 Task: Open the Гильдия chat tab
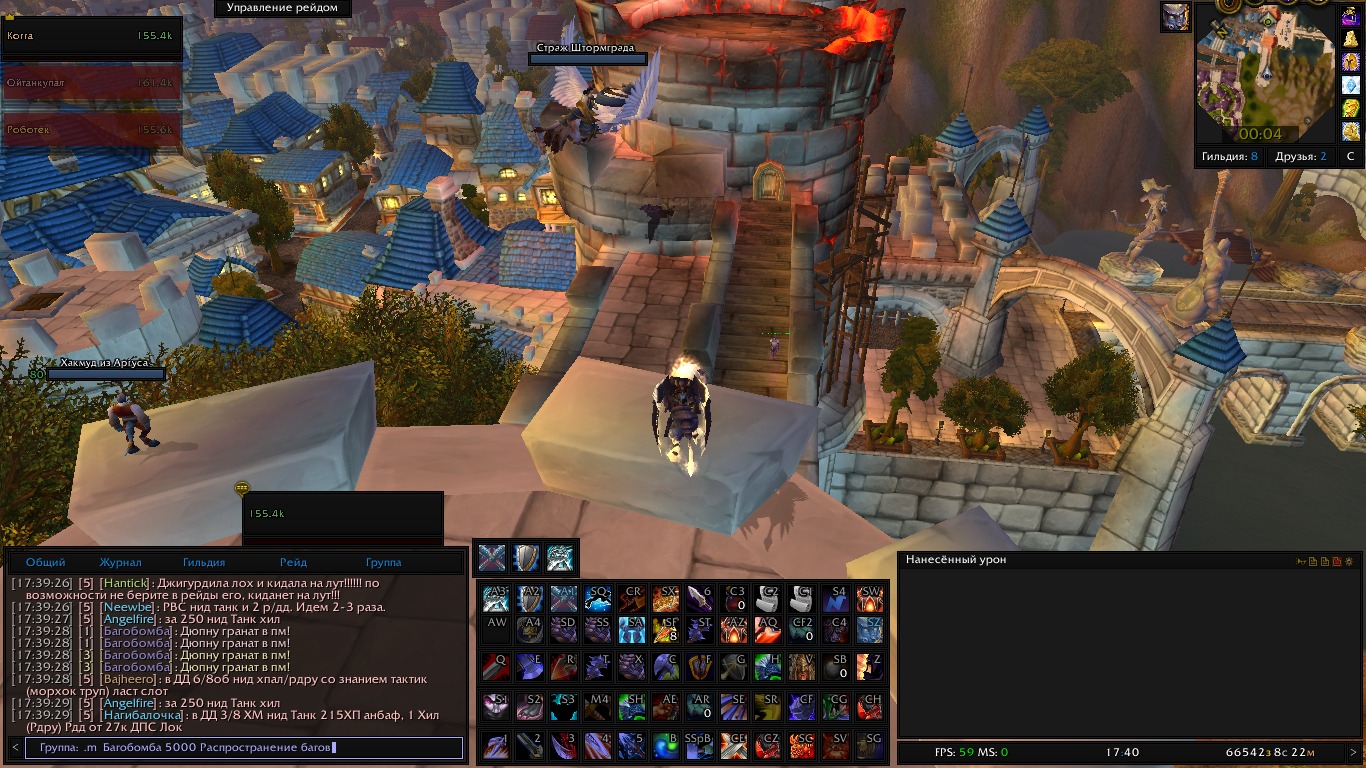pyautogui.click(x=204, y=563)
